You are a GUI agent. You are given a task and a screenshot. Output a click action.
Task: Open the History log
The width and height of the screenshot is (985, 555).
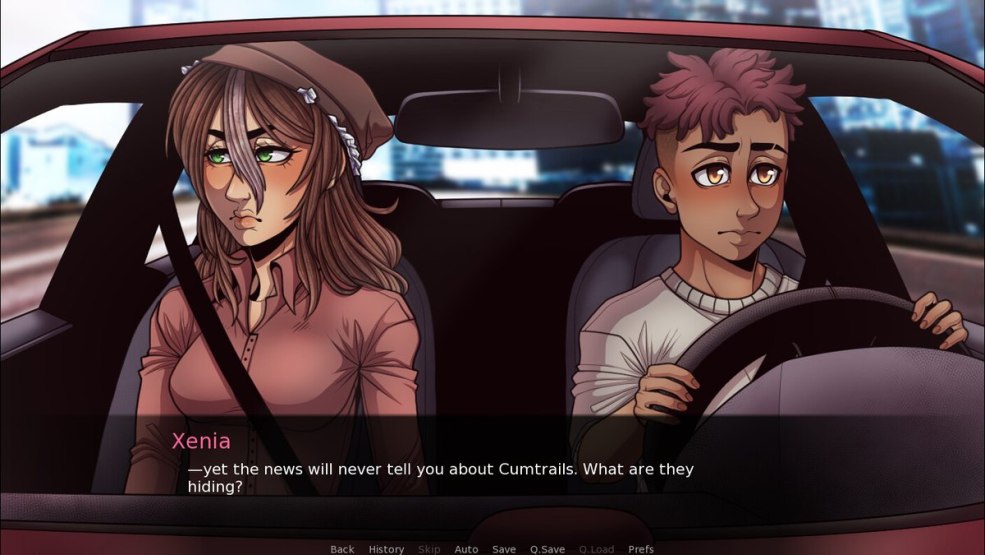point(386,549)
